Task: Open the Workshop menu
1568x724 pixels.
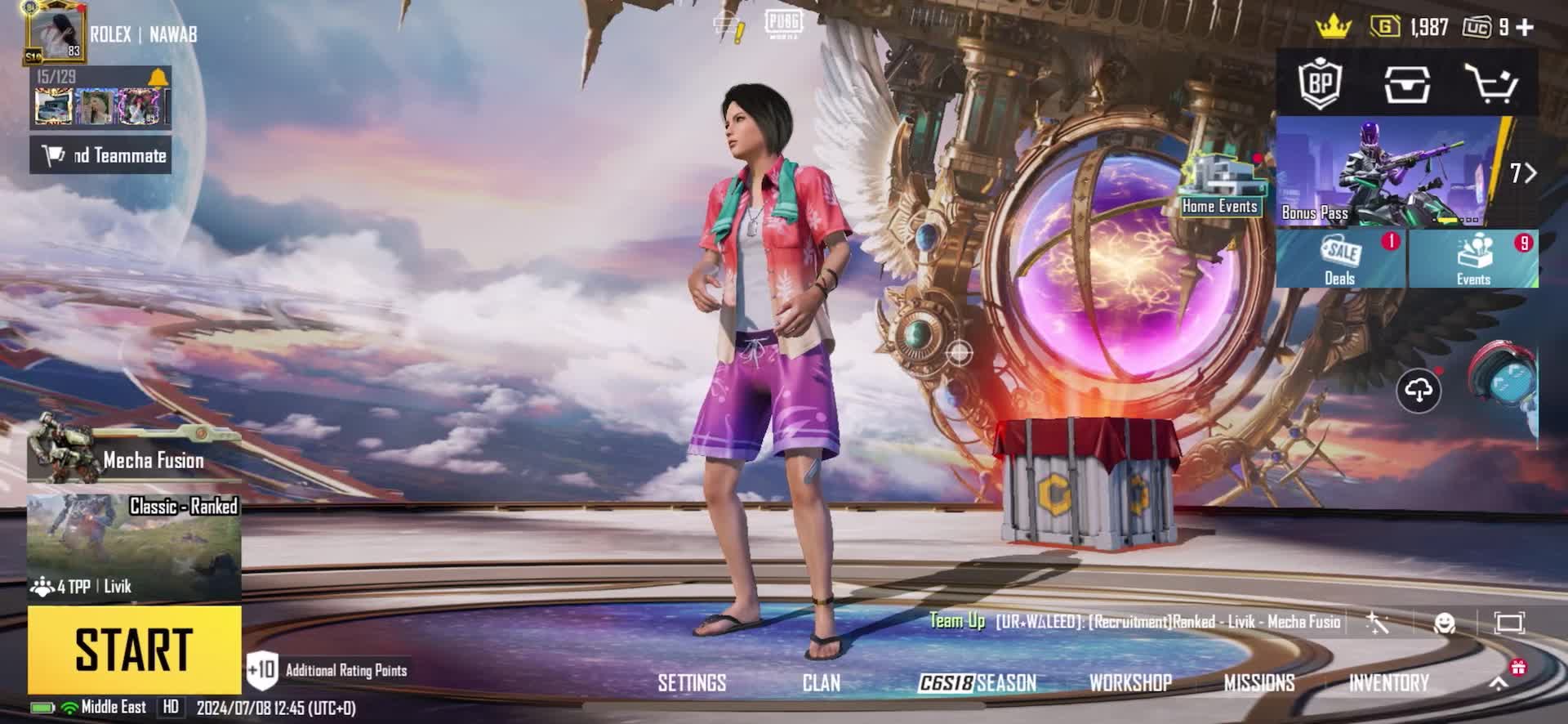Action: click(1130, 683)
